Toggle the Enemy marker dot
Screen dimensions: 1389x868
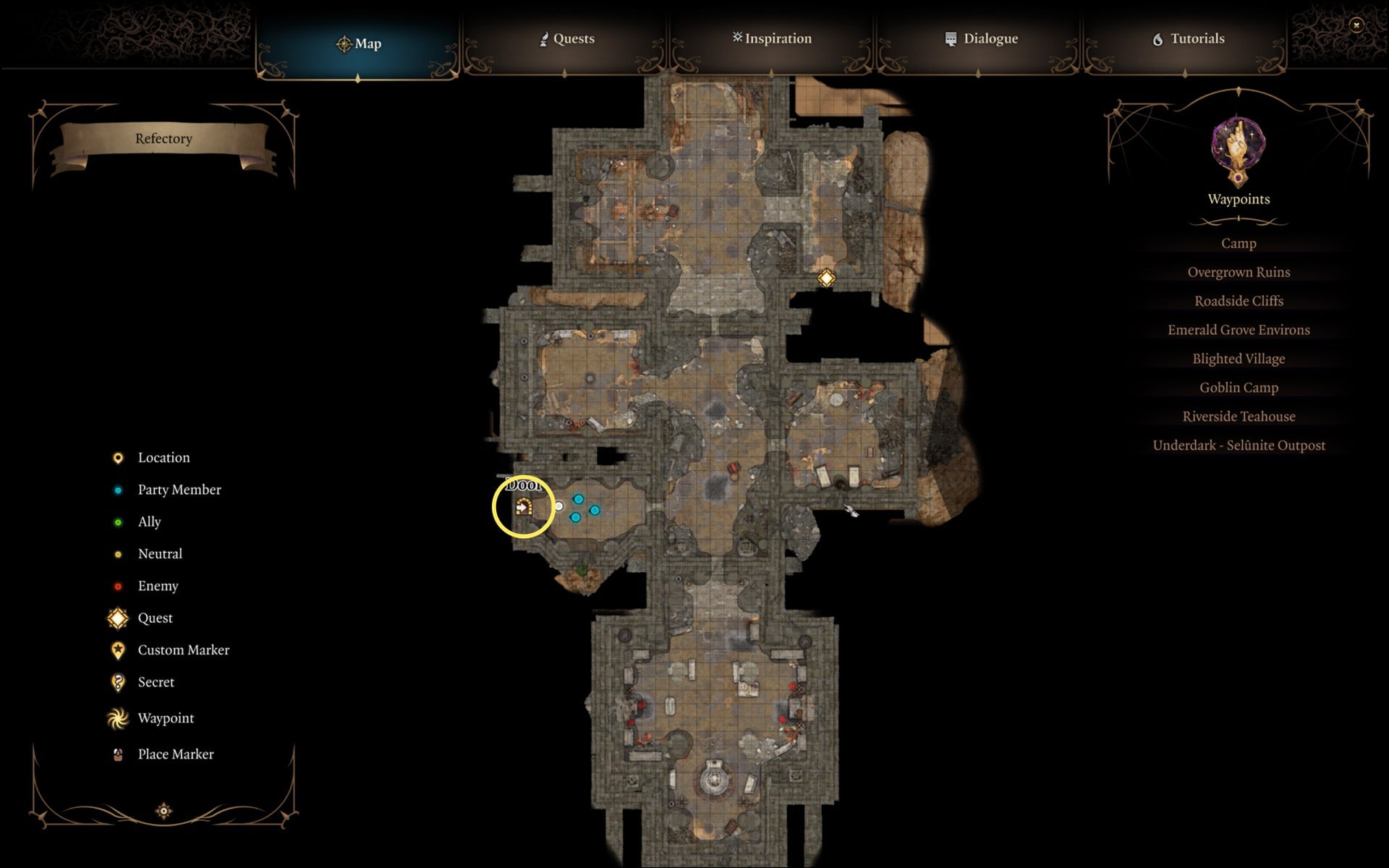118,586
